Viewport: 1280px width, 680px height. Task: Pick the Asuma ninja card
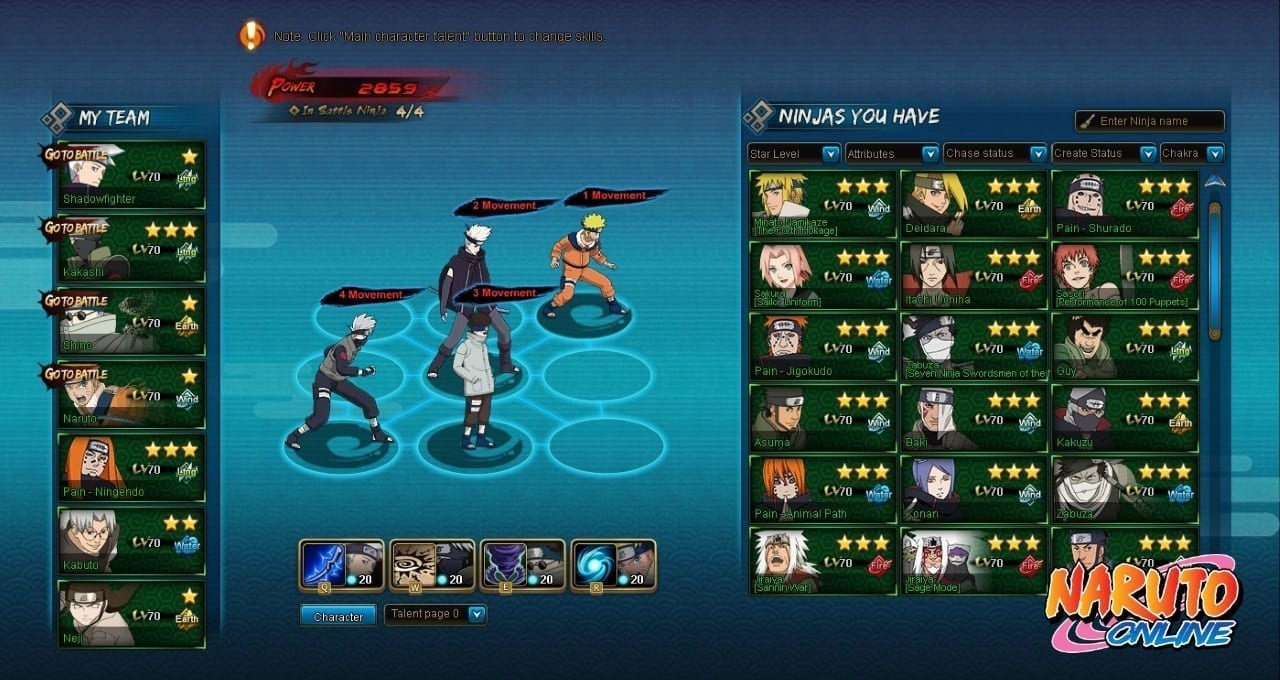click(823, 418)
